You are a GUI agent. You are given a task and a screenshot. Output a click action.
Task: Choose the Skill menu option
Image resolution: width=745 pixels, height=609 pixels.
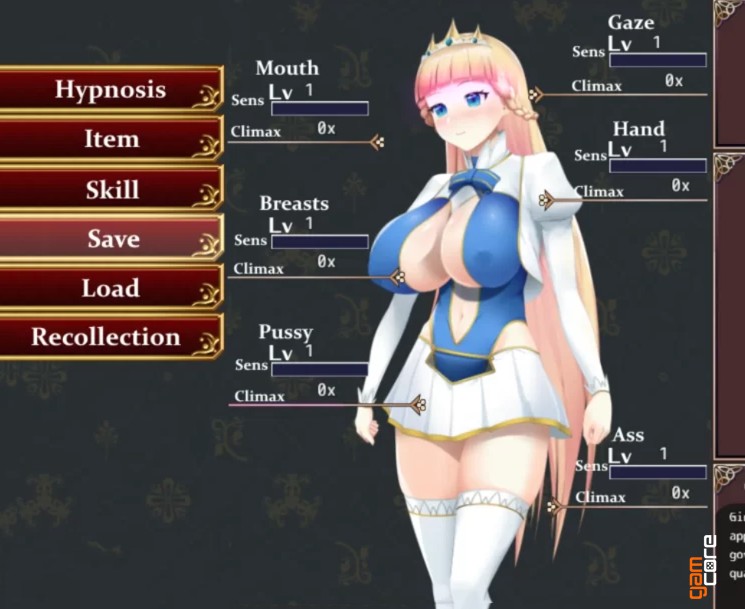[110, 189]
